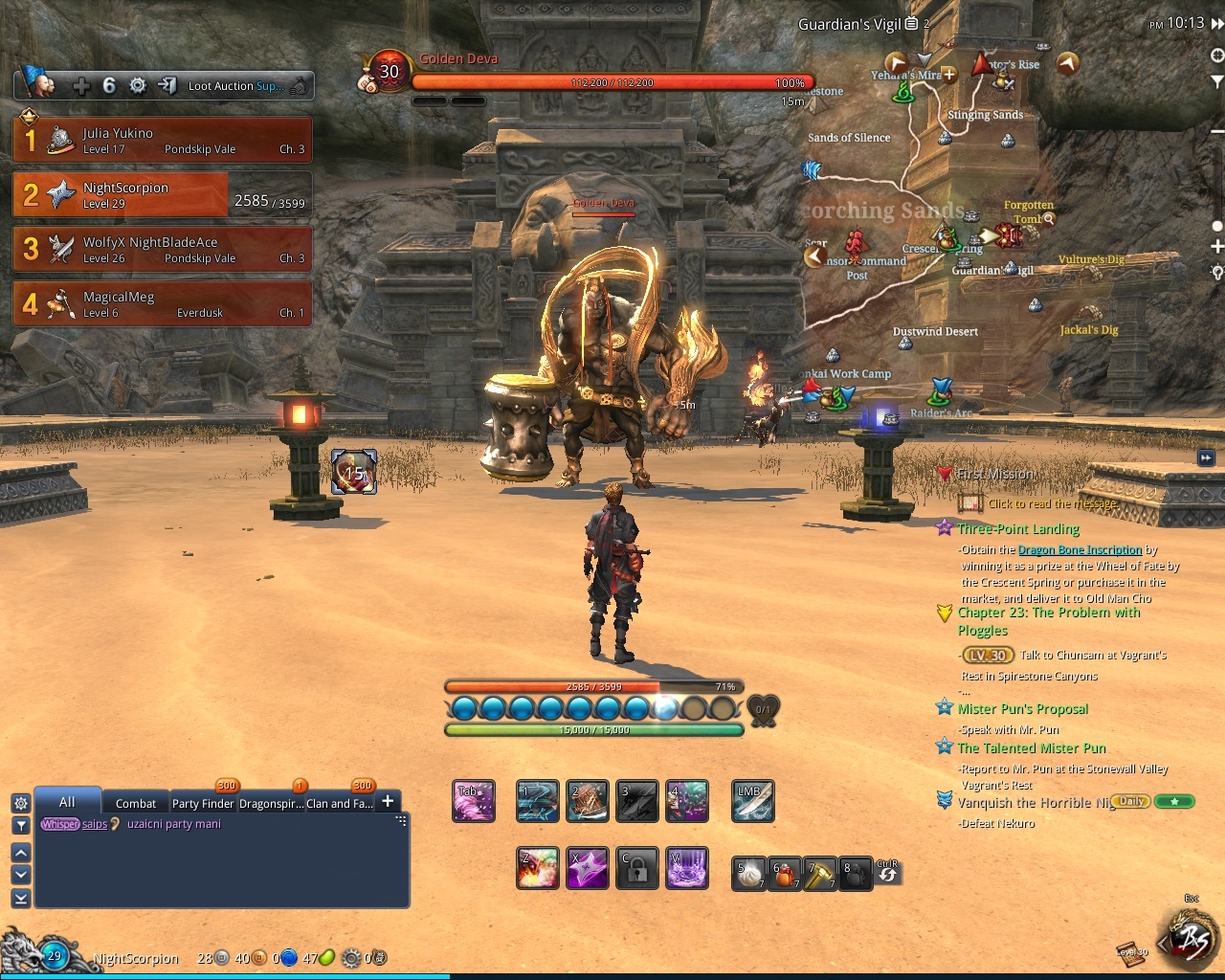Click the whisper sender name saips

pos(95,824)
